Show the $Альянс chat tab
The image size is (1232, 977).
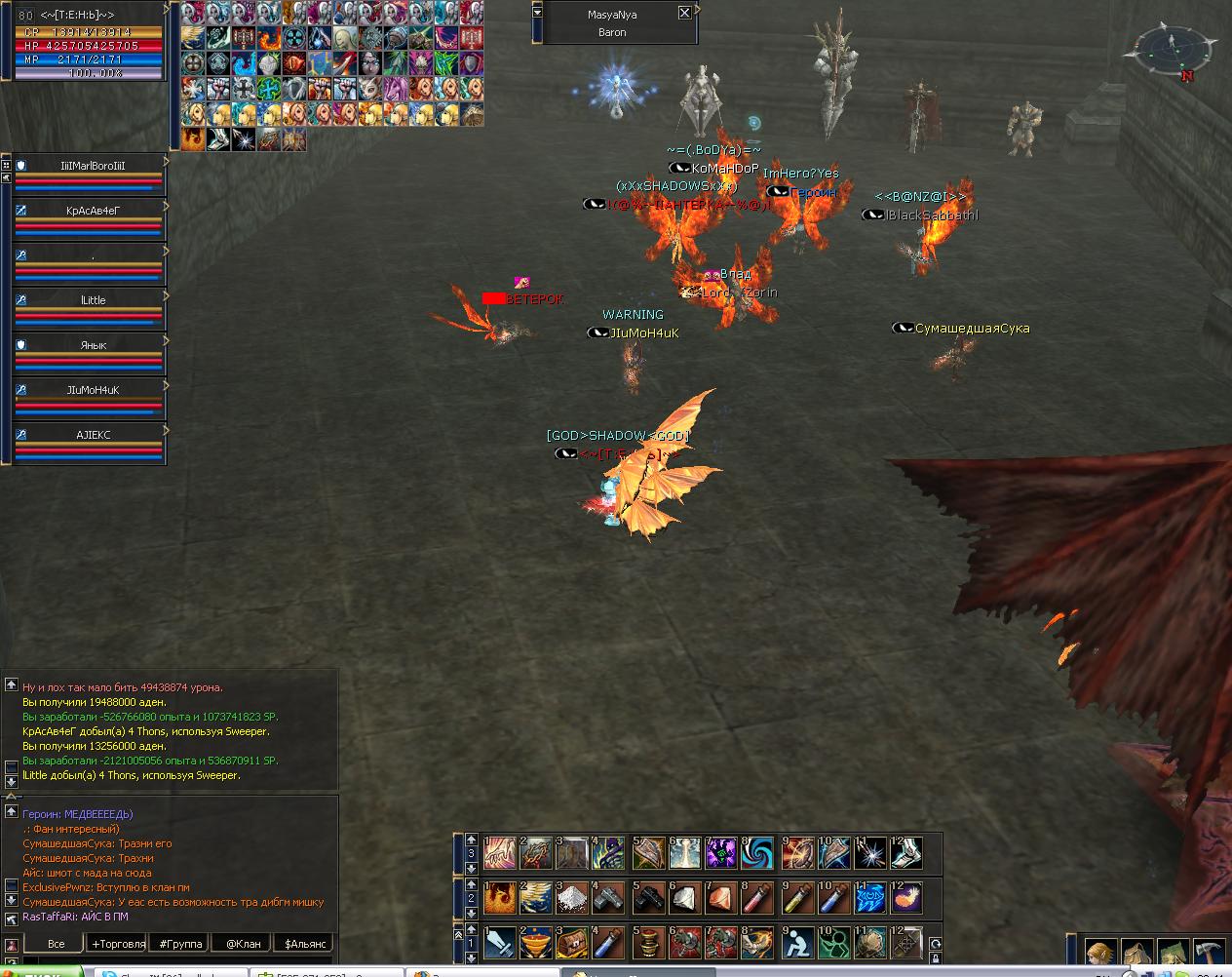305,944
